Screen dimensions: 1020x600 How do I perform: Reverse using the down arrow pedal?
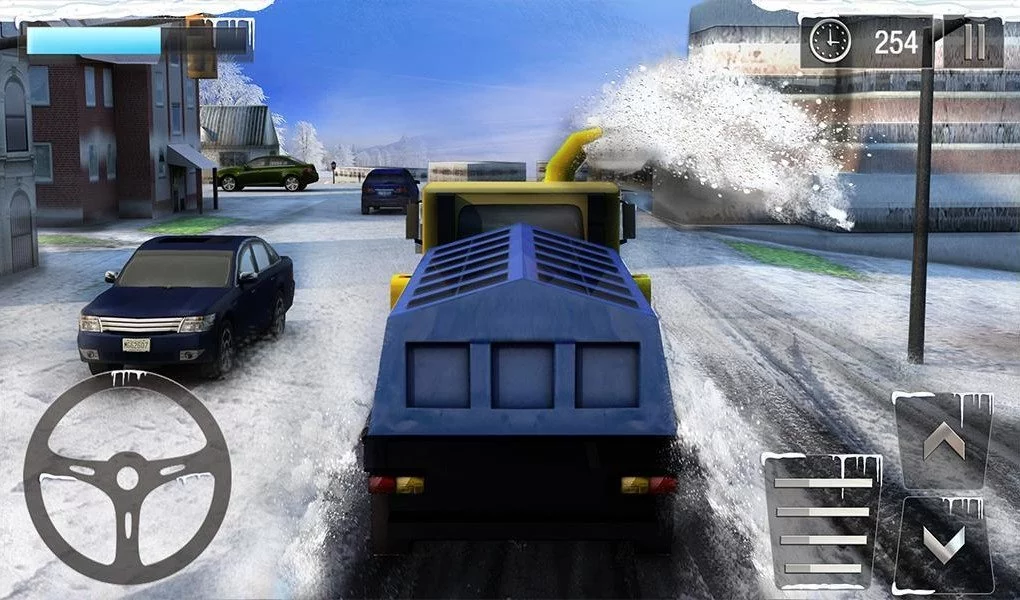944,545
